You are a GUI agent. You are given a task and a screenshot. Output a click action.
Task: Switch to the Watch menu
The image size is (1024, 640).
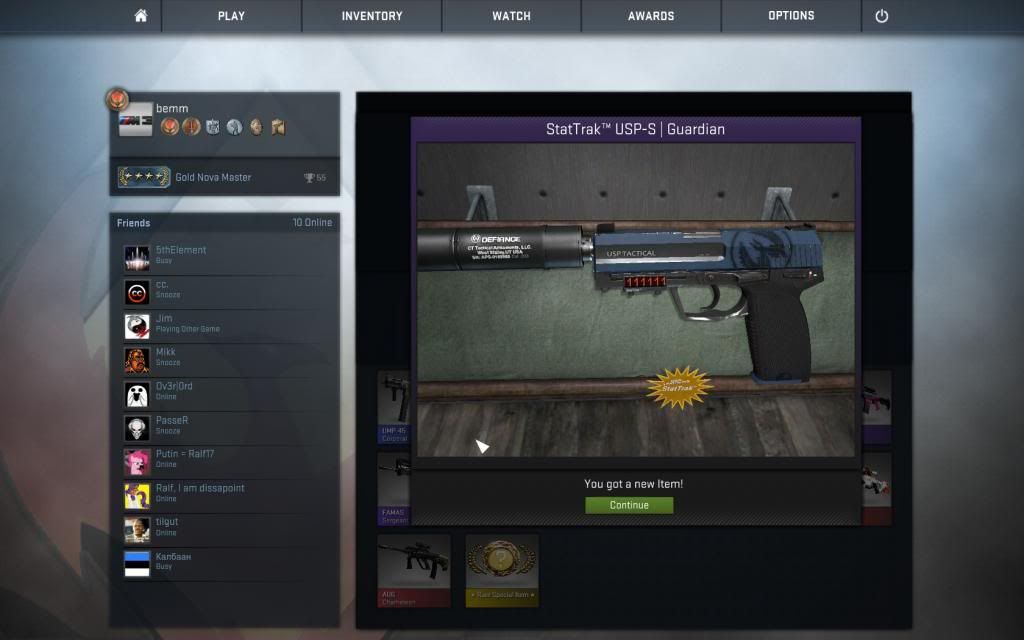[511, 16]
